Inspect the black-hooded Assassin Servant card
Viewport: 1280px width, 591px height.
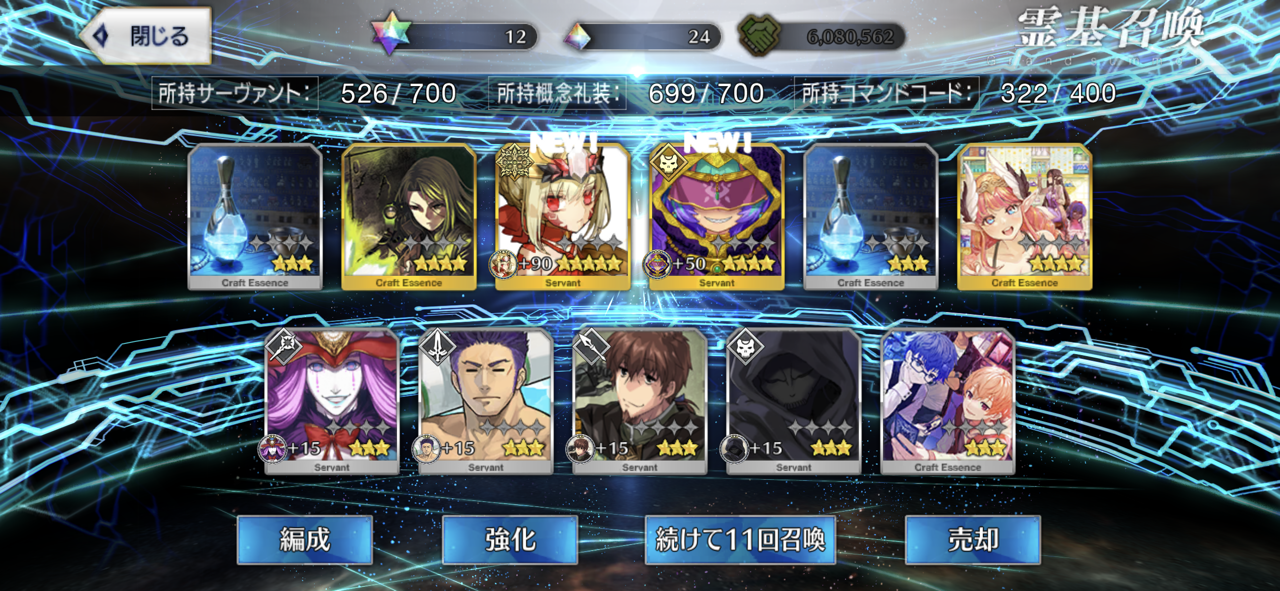[794, 400]
